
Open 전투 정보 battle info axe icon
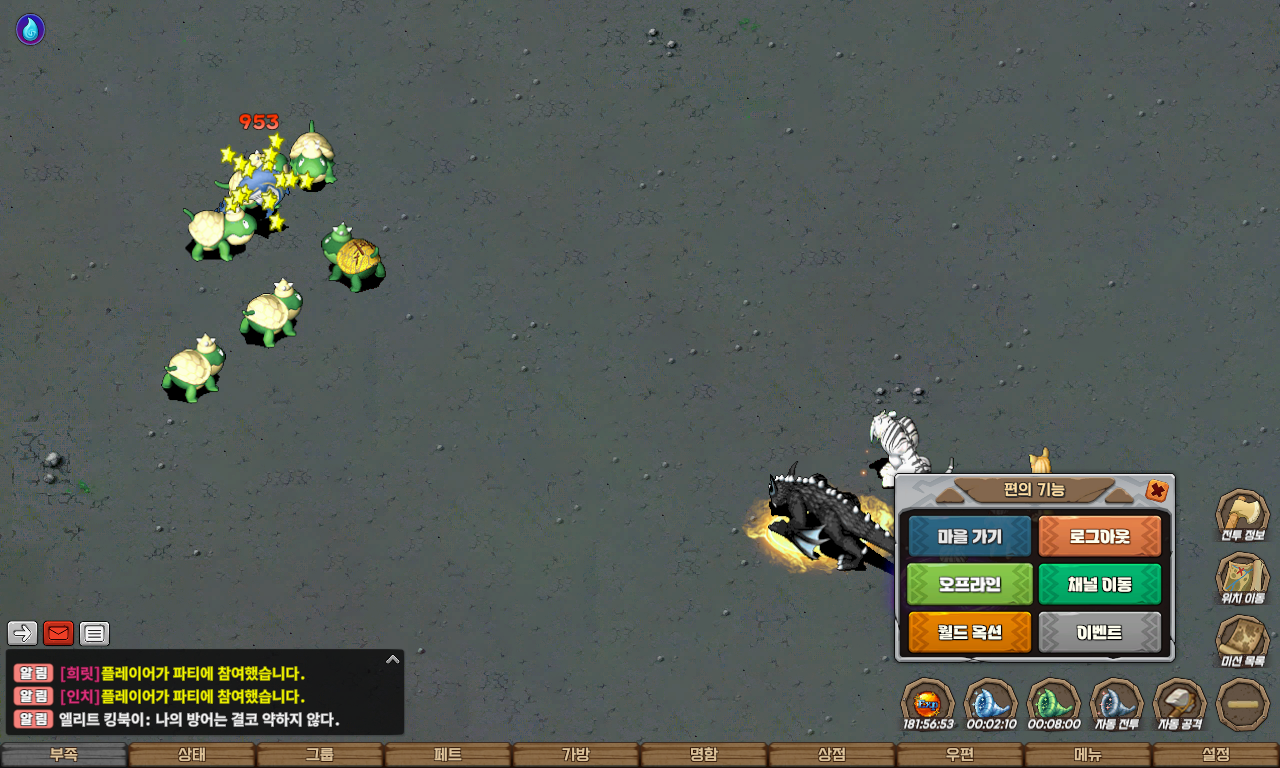click(1242, 513)
